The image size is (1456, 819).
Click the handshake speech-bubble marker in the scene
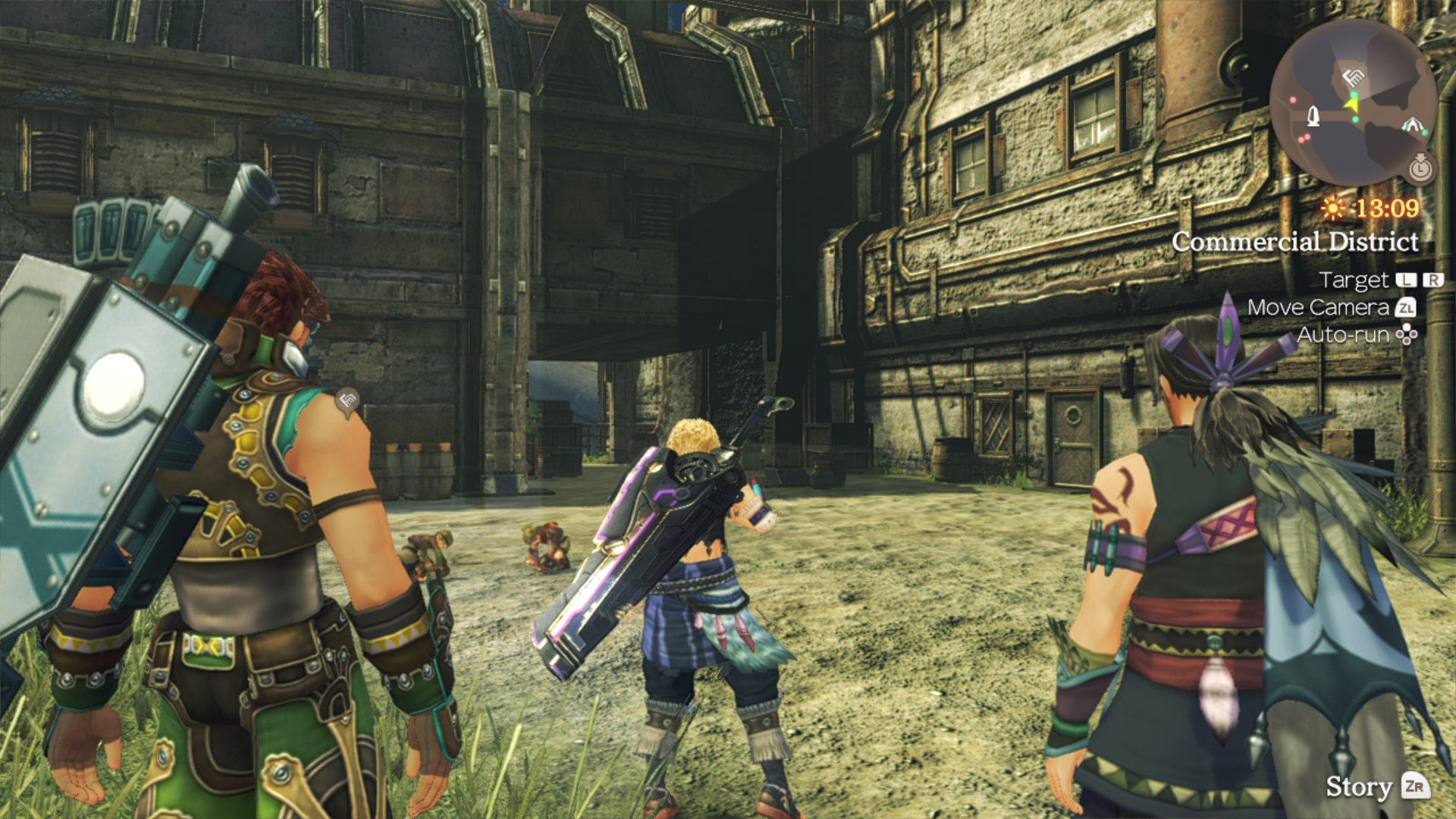pyautogui.click(x=347, y=400)
